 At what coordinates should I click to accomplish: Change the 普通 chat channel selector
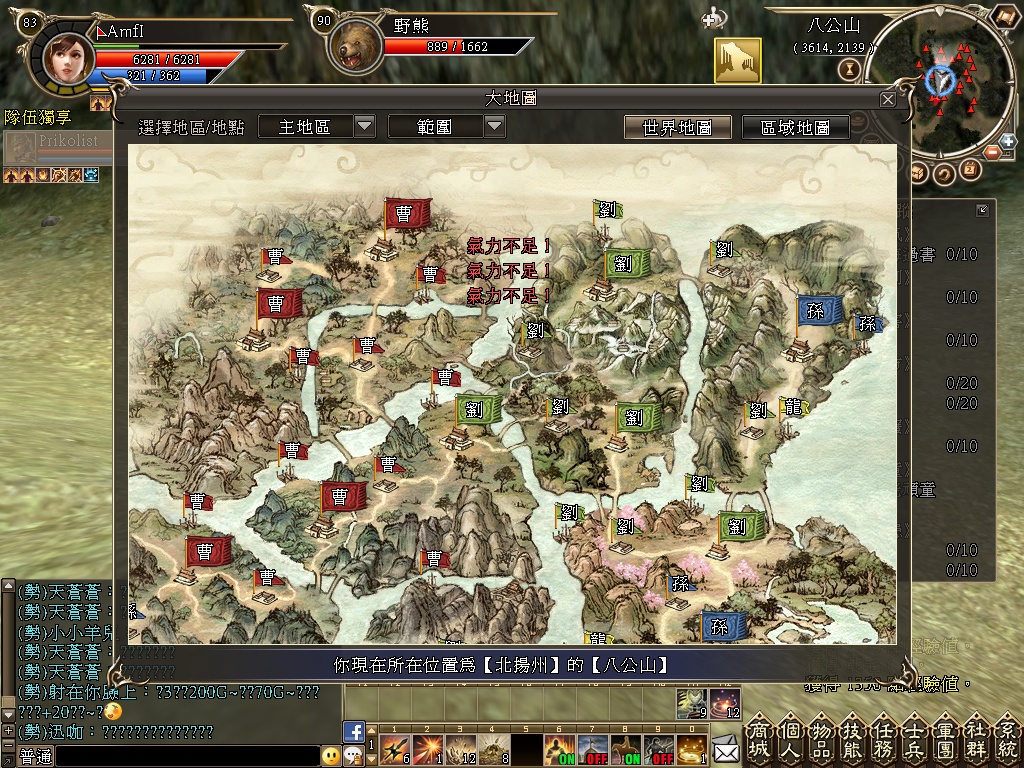35,755
